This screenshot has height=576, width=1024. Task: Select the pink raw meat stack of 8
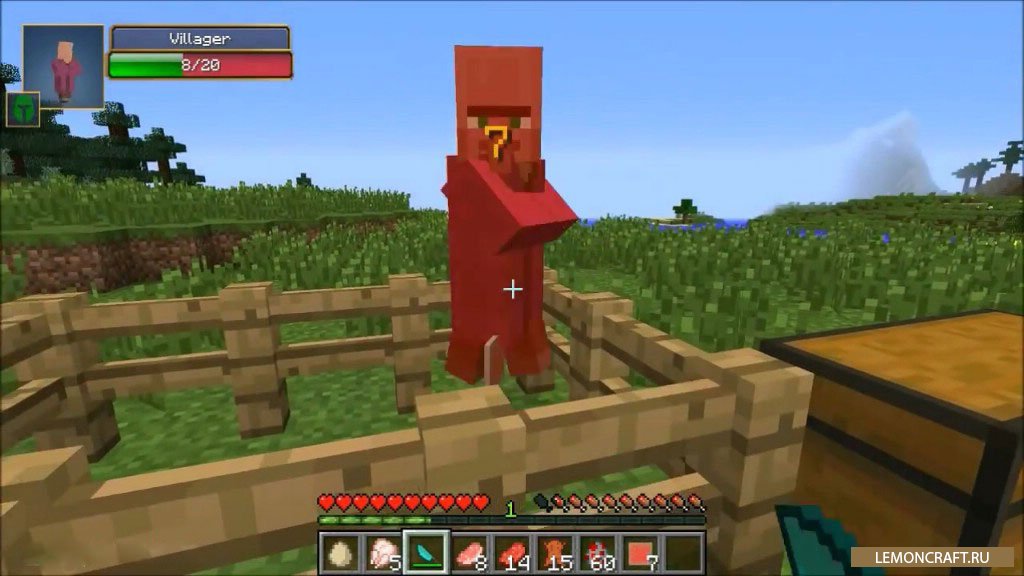(x=470, y=553)
